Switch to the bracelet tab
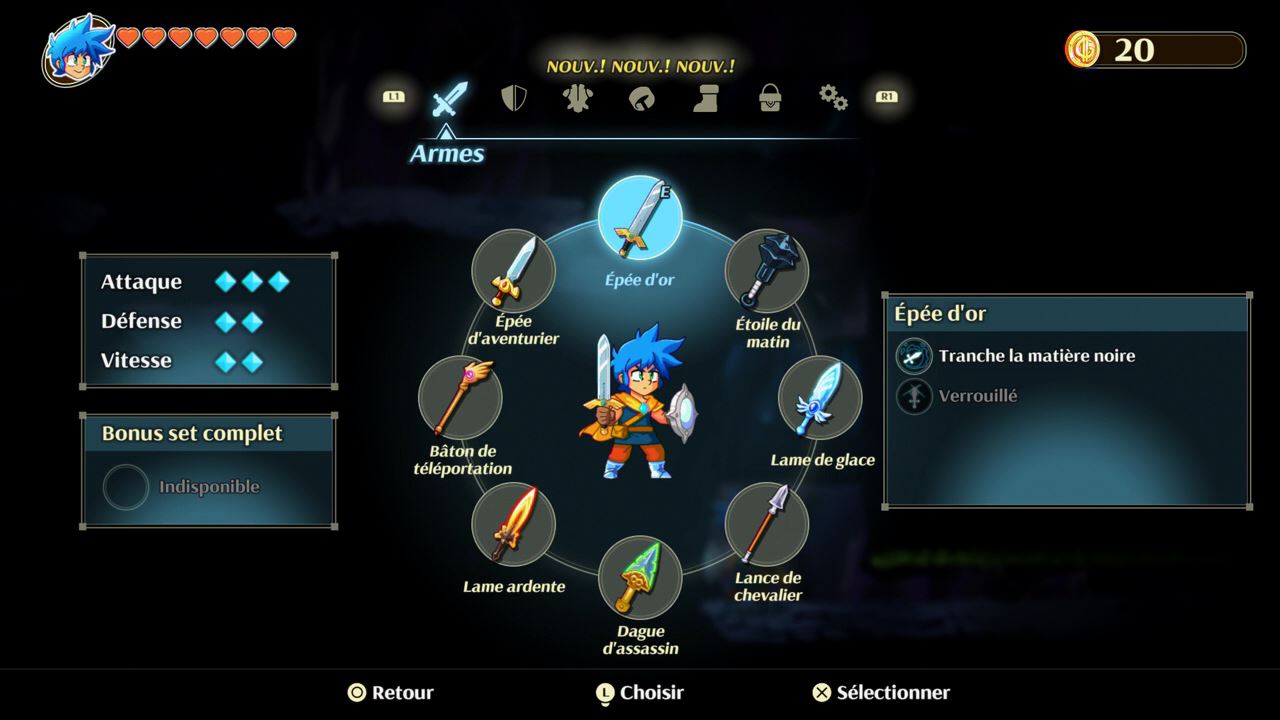This screenshot has height=720, width=1280. 641,98
